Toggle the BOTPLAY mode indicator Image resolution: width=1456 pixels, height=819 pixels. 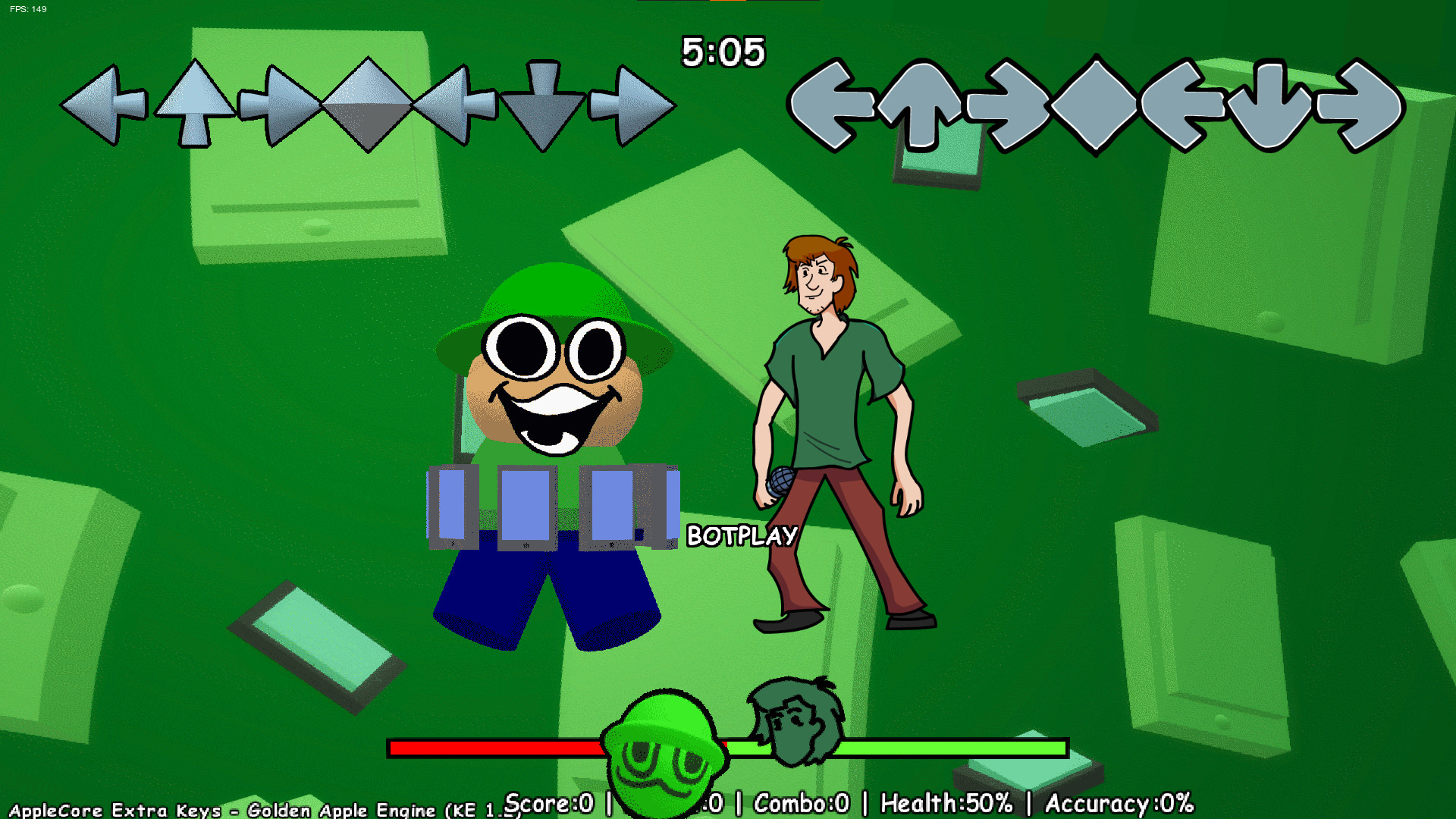point(742,535)
